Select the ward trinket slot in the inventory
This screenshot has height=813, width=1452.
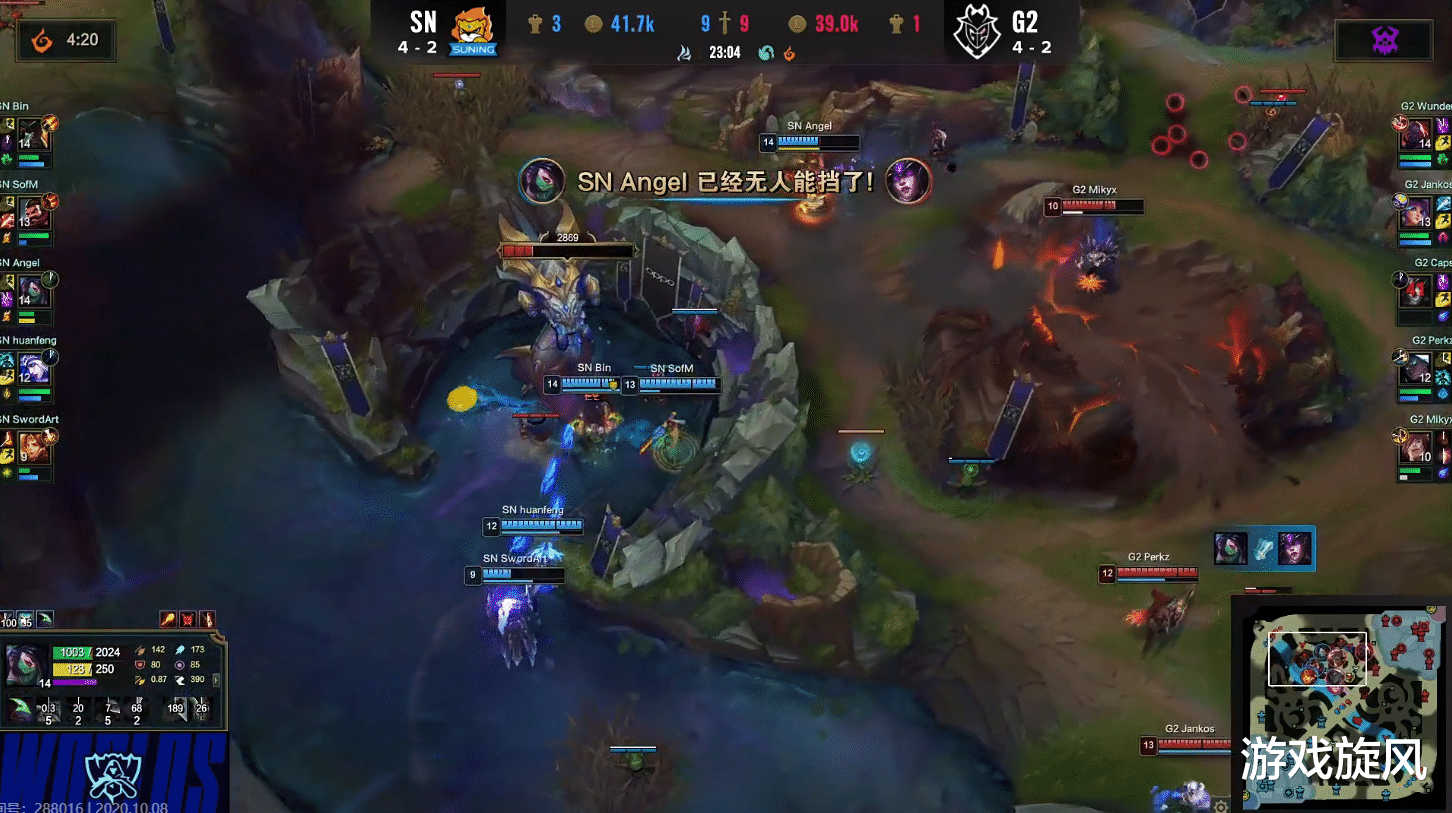click(43, 619)
